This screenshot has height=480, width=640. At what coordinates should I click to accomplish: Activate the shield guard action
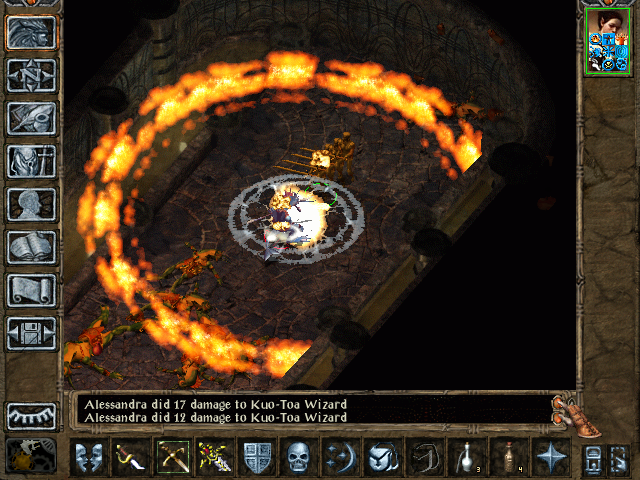point(256,459)
